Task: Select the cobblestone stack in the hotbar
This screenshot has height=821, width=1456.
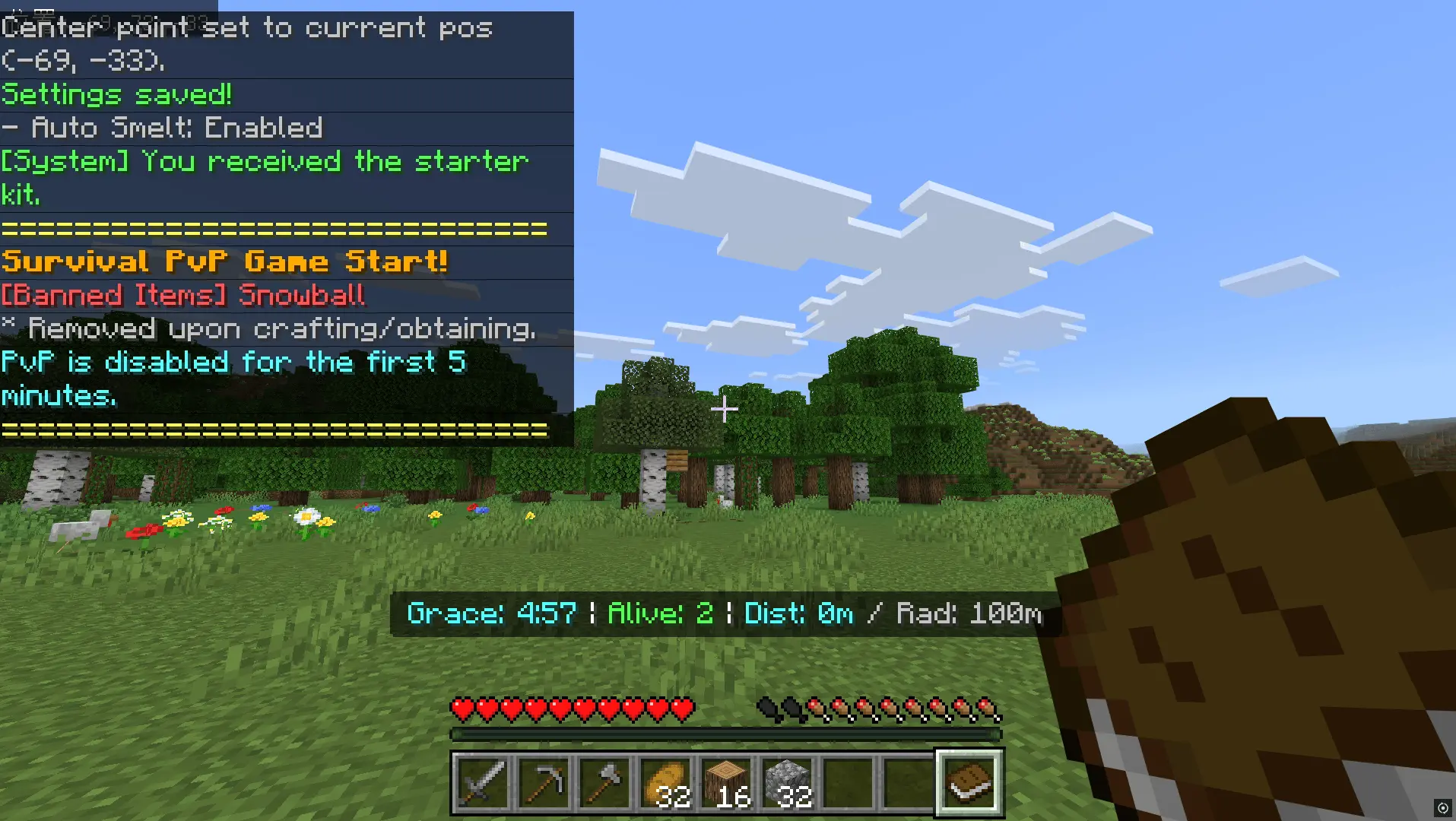Action: pos(786,783)
